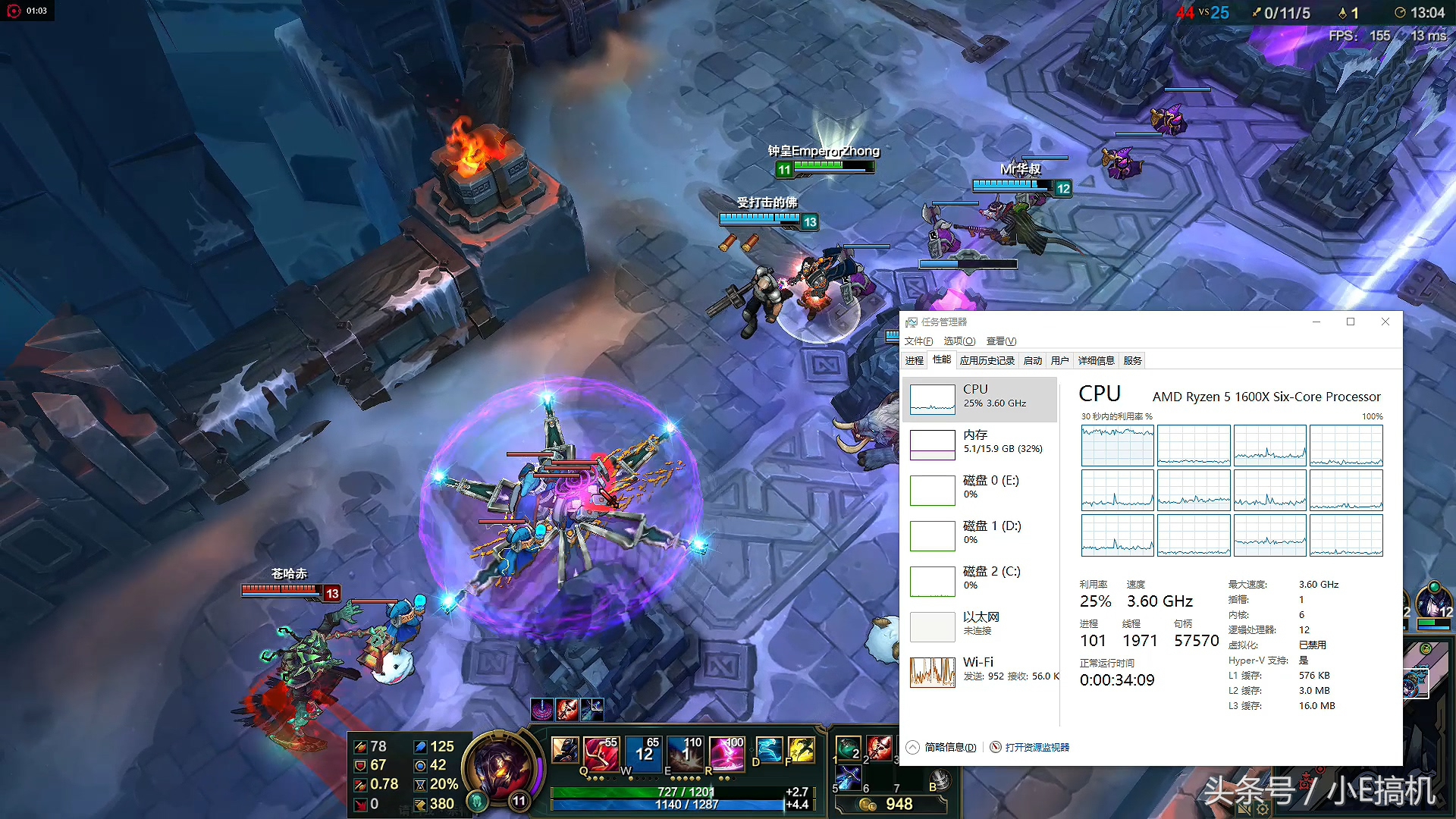Use the Ghost summoner spell (D)

769,749
